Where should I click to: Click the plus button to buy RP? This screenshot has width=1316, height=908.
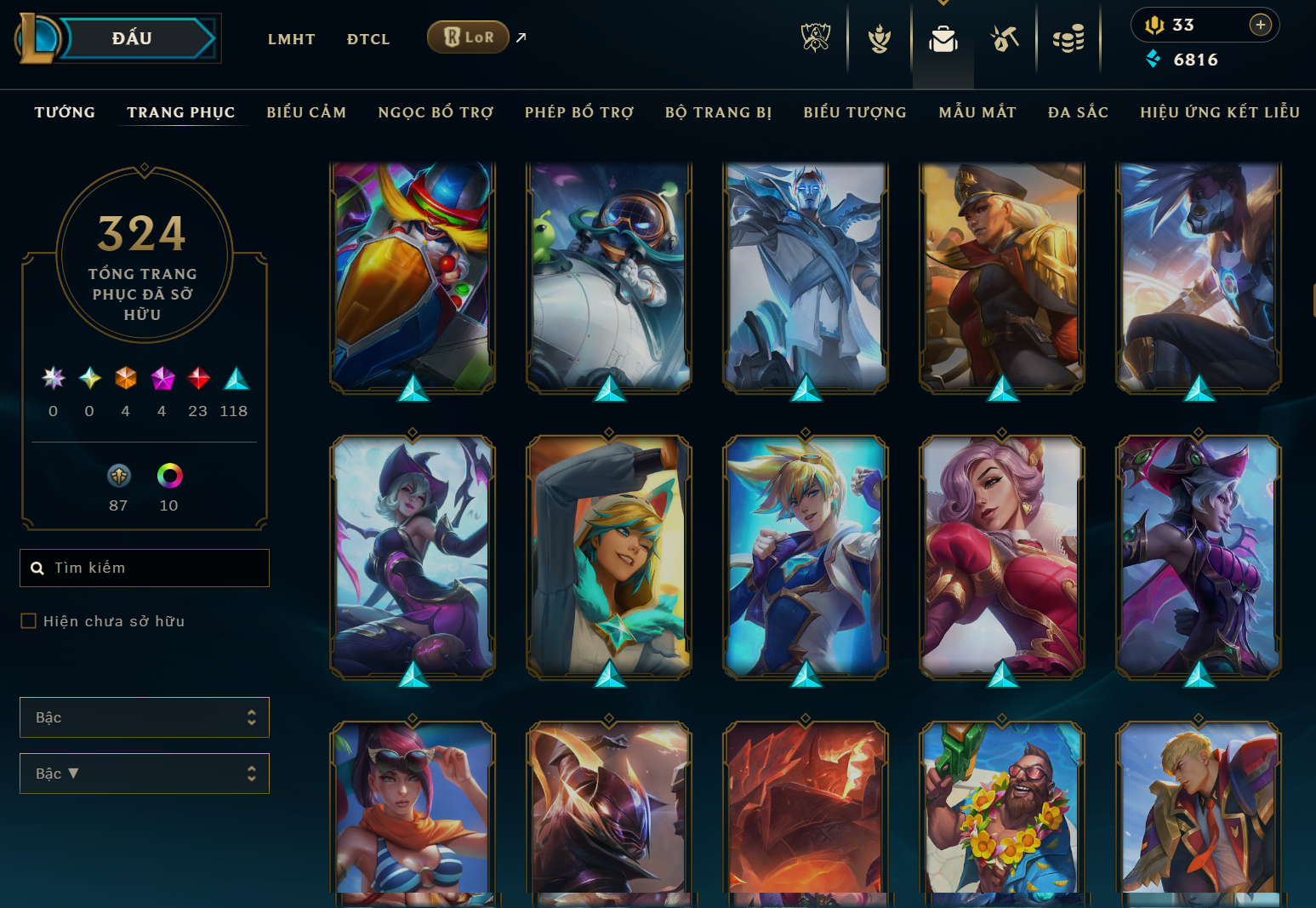1260,25
